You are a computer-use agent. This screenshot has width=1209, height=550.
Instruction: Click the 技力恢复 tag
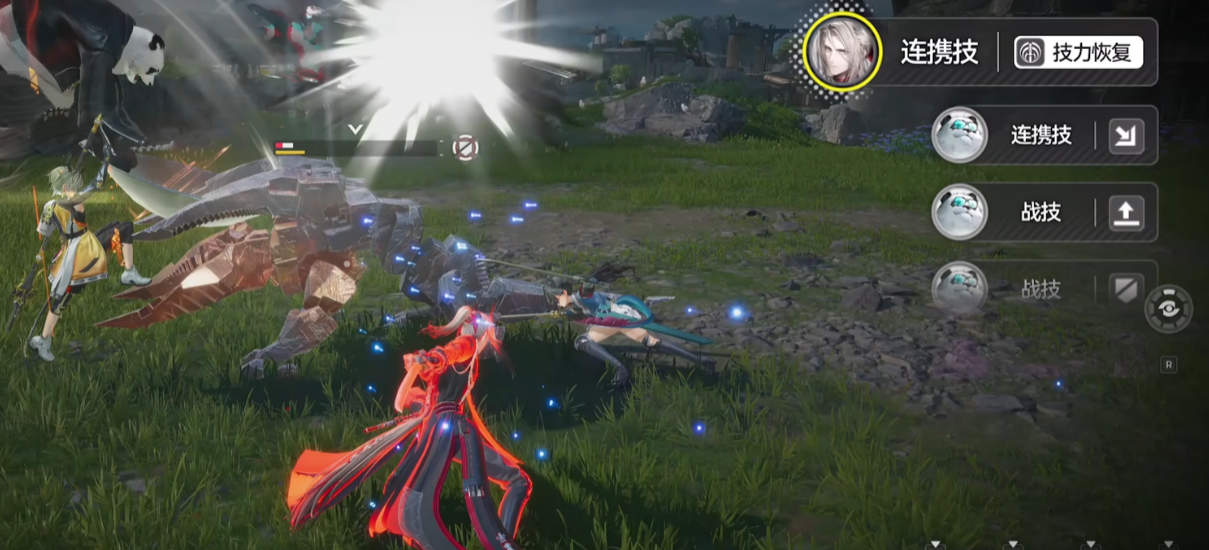(1079, 53)
